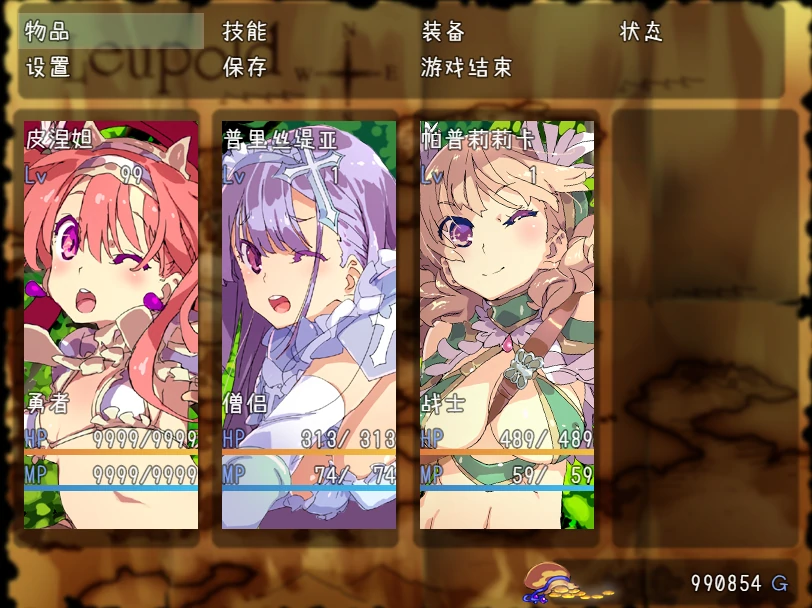Pick the blonde 战士 warrior party card
This screenshot has width=812, height=608.
(507, 325)
